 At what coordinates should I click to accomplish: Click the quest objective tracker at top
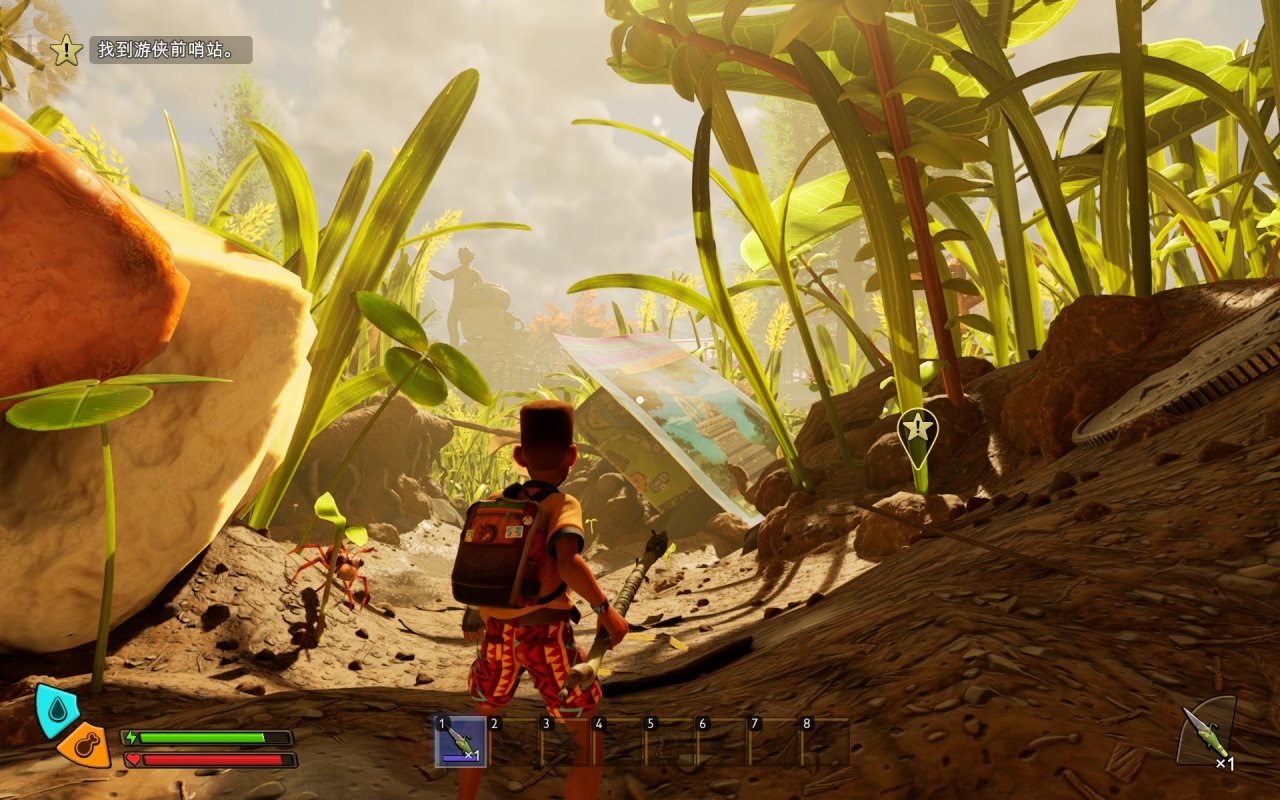[x=170, y=50]
